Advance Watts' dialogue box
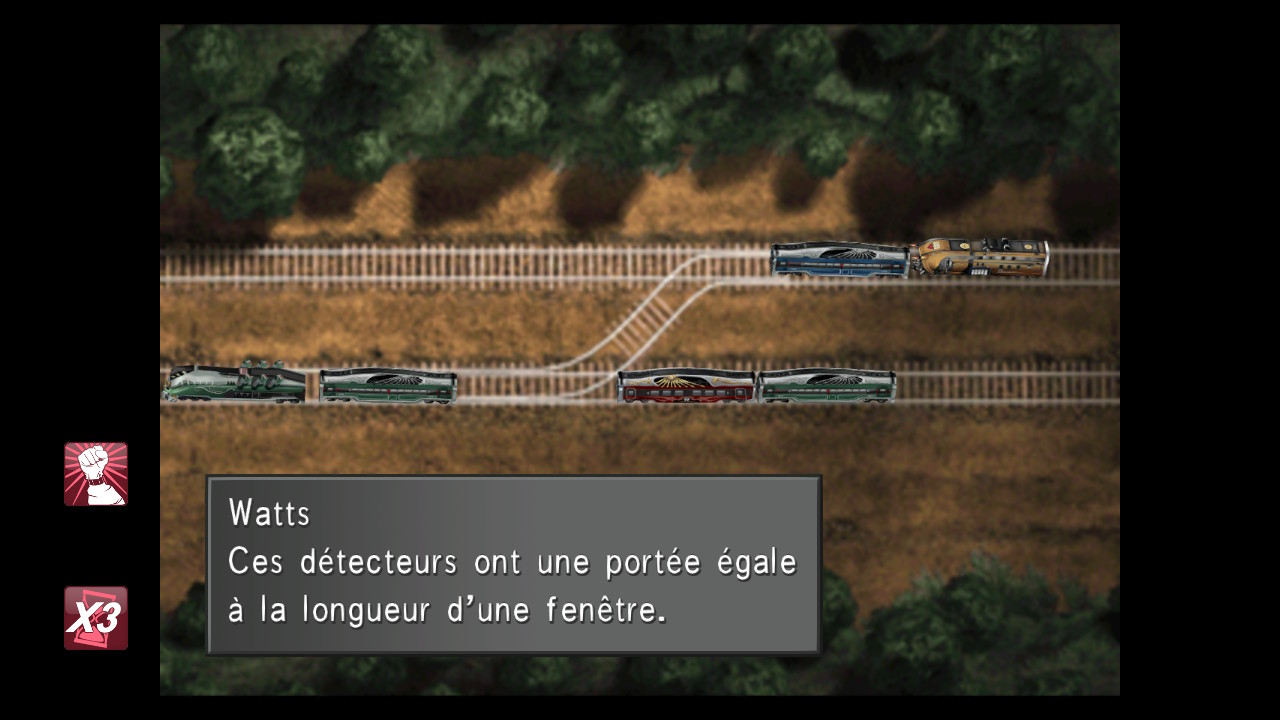Image resolution: width=1280 pixels, height=720 pixels. 513,565
